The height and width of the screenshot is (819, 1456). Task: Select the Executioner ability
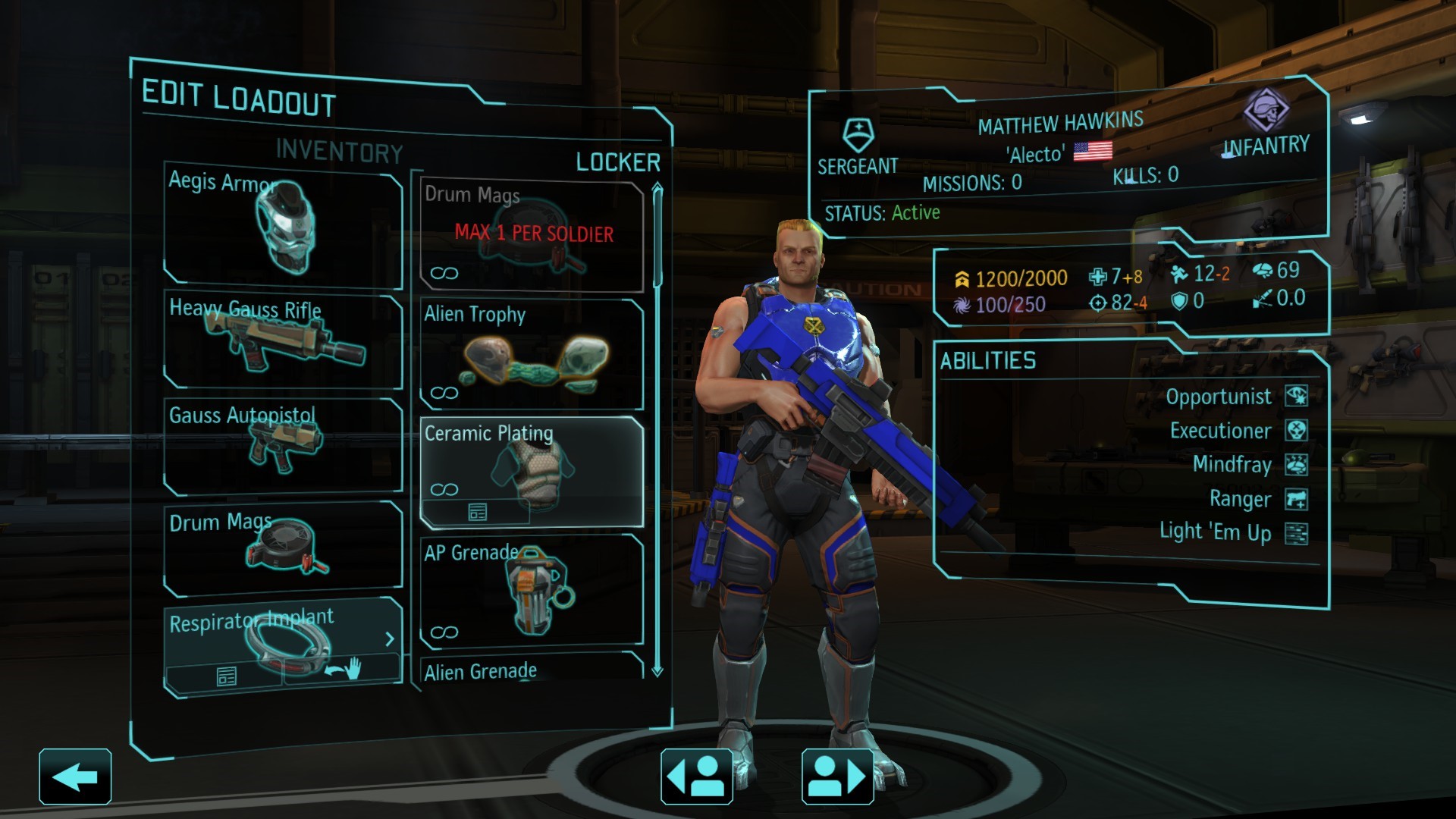[x=1221, y=431]
